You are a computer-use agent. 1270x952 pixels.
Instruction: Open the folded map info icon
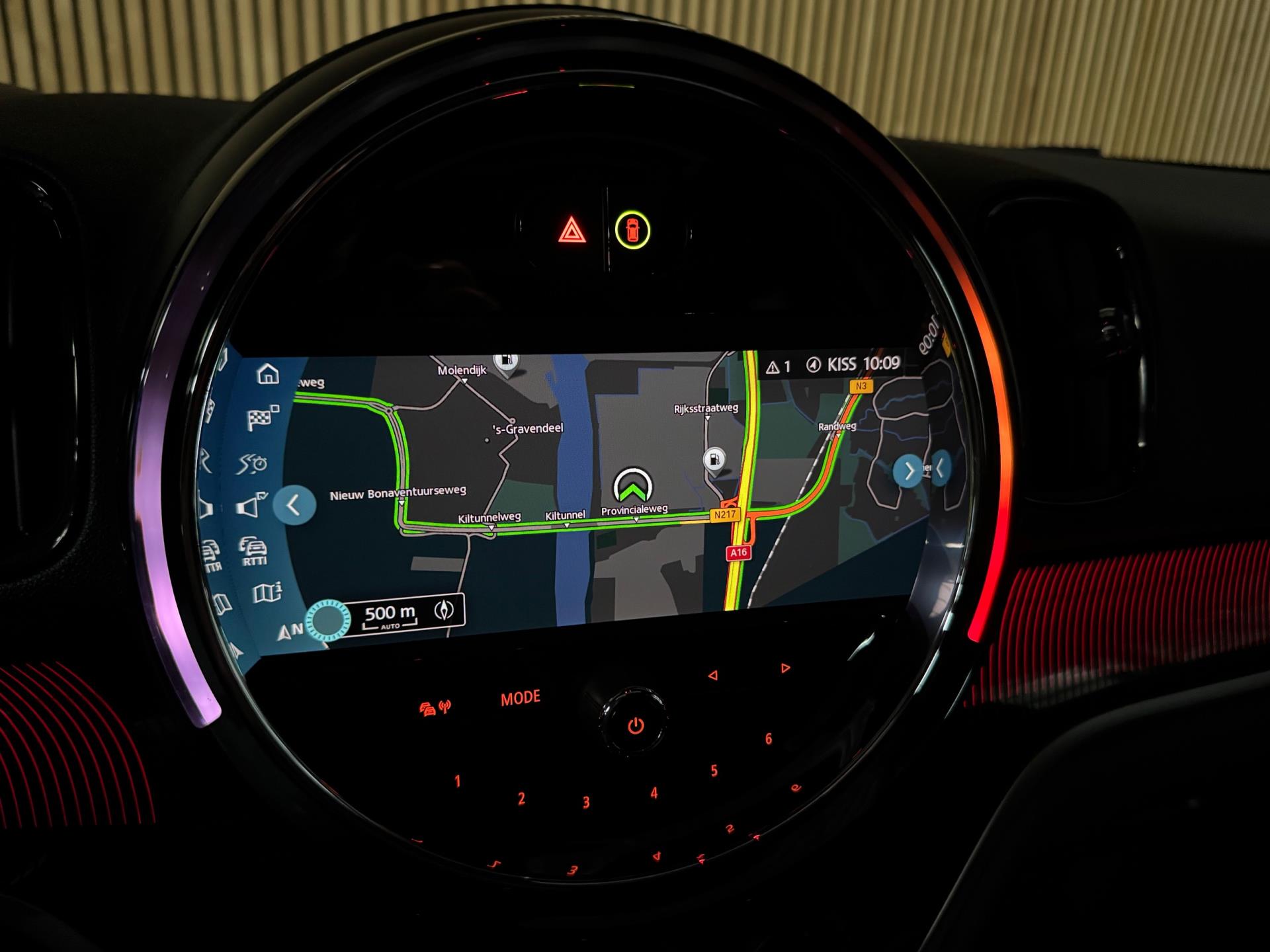[x=267, y=592]
